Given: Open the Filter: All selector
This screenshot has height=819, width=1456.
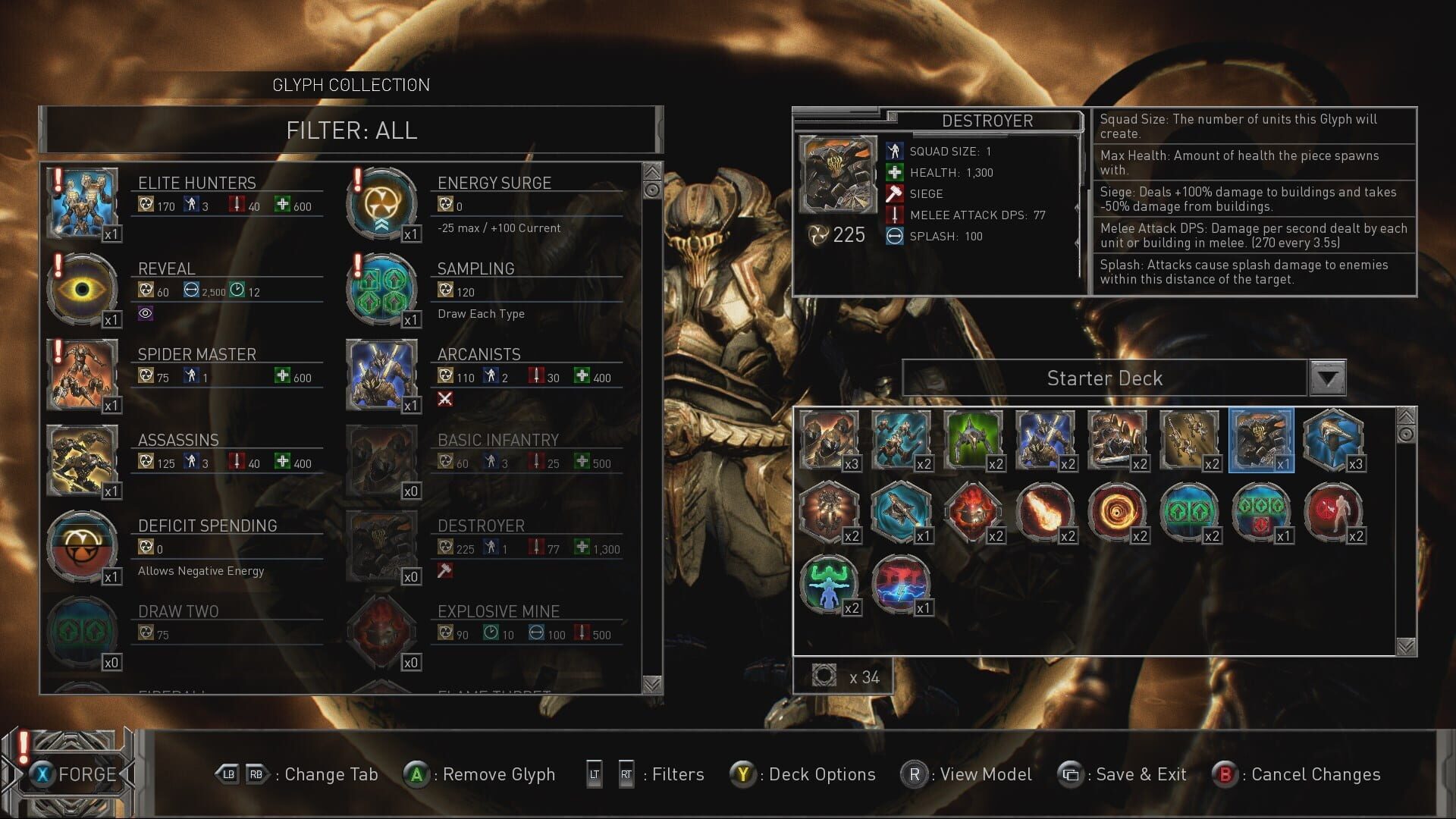Looking at the screenshot, I should (x=351, y=130).
